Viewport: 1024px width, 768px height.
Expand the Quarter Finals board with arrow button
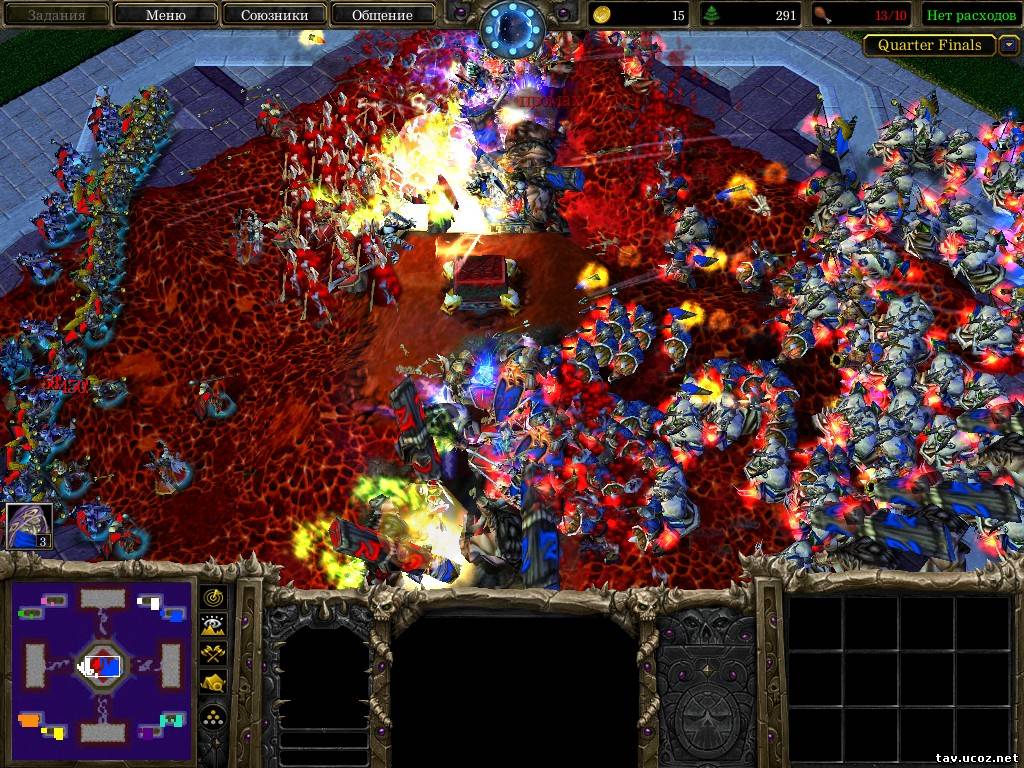point(1008,45)
